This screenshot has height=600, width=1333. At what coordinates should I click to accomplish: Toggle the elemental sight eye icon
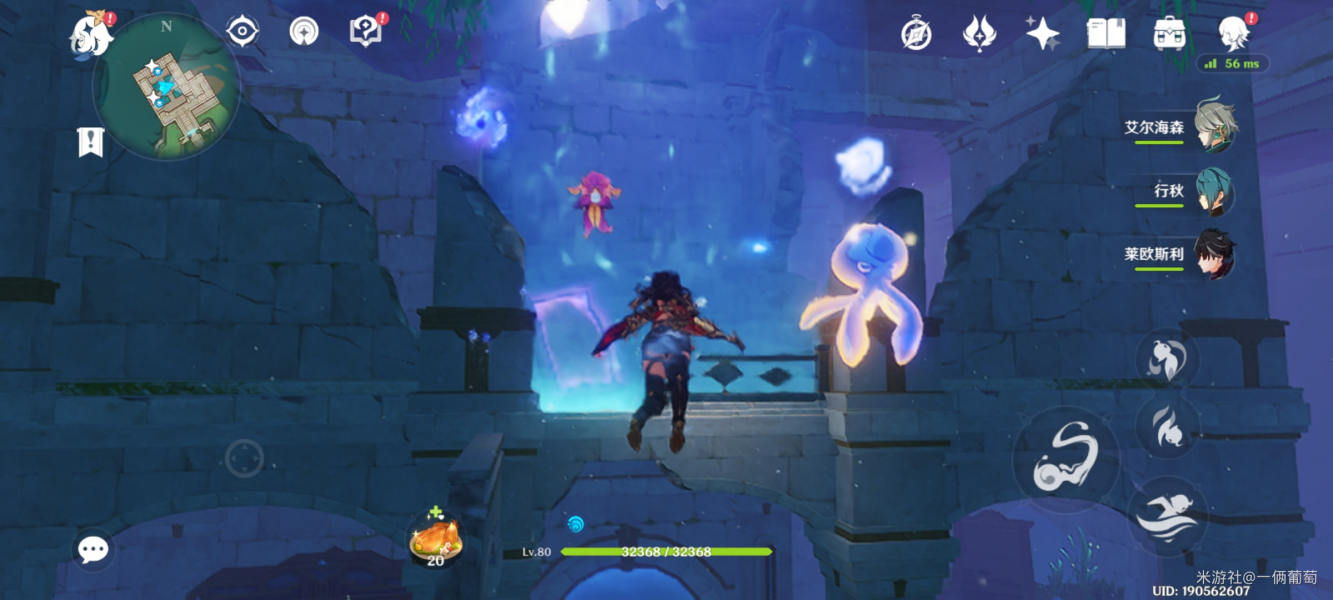(x=242, y=32)
